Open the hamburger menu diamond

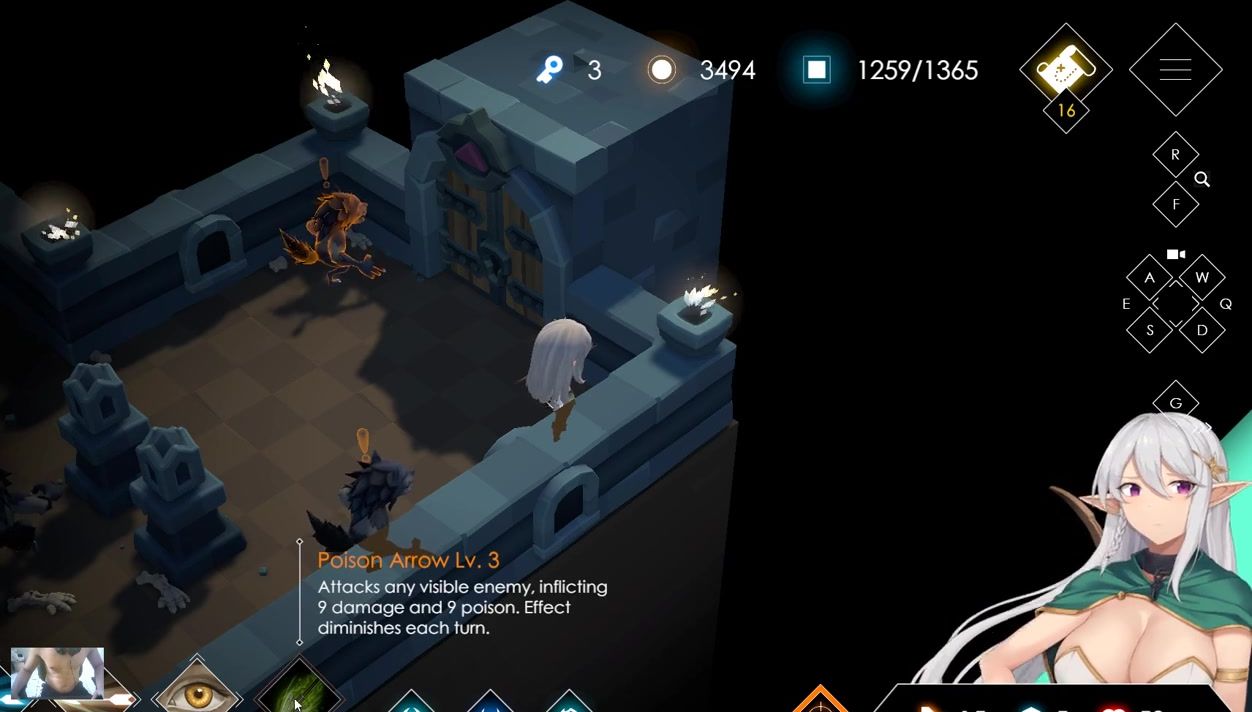pos(1175,70)
